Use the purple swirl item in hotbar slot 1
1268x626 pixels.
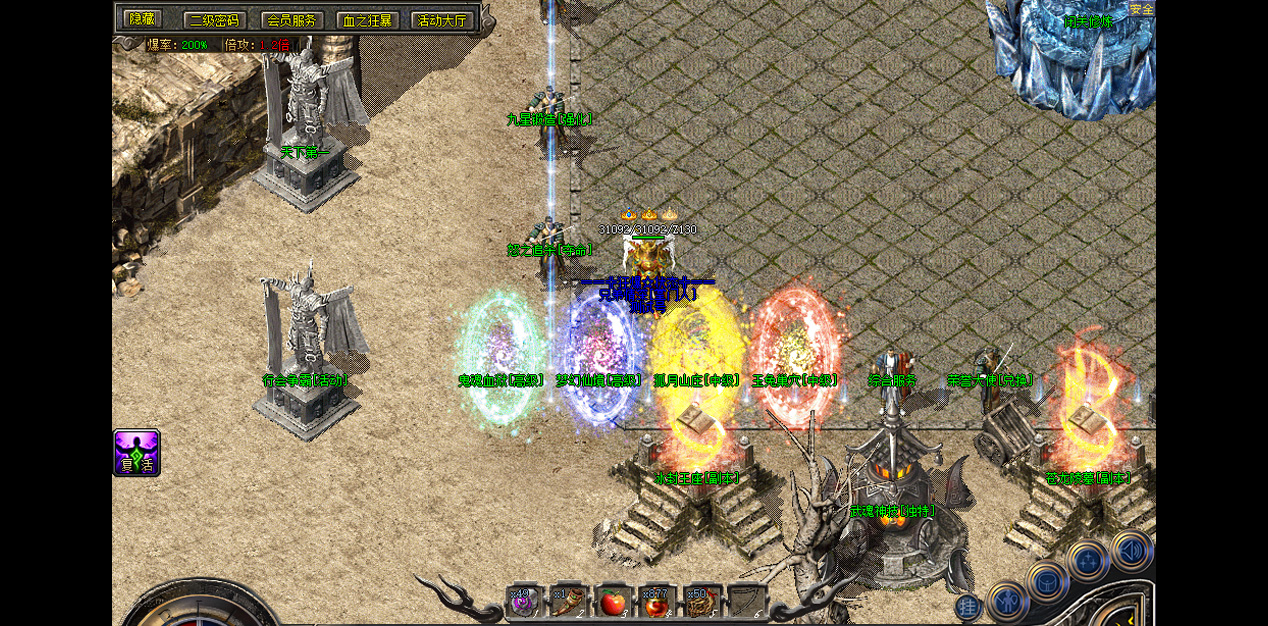click(524, 601)
